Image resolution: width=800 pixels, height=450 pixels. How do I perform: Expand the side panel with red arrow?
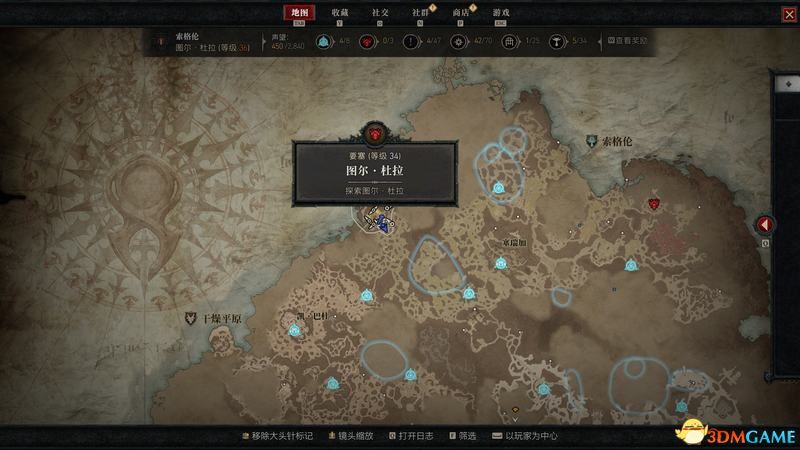click(764, 224)
